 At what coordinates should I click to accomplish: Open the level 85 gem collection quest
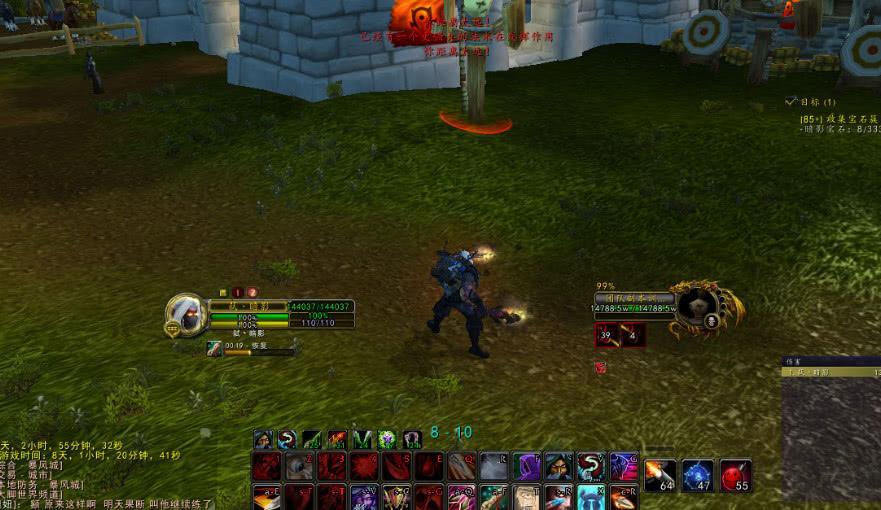(x=840, y=119)
